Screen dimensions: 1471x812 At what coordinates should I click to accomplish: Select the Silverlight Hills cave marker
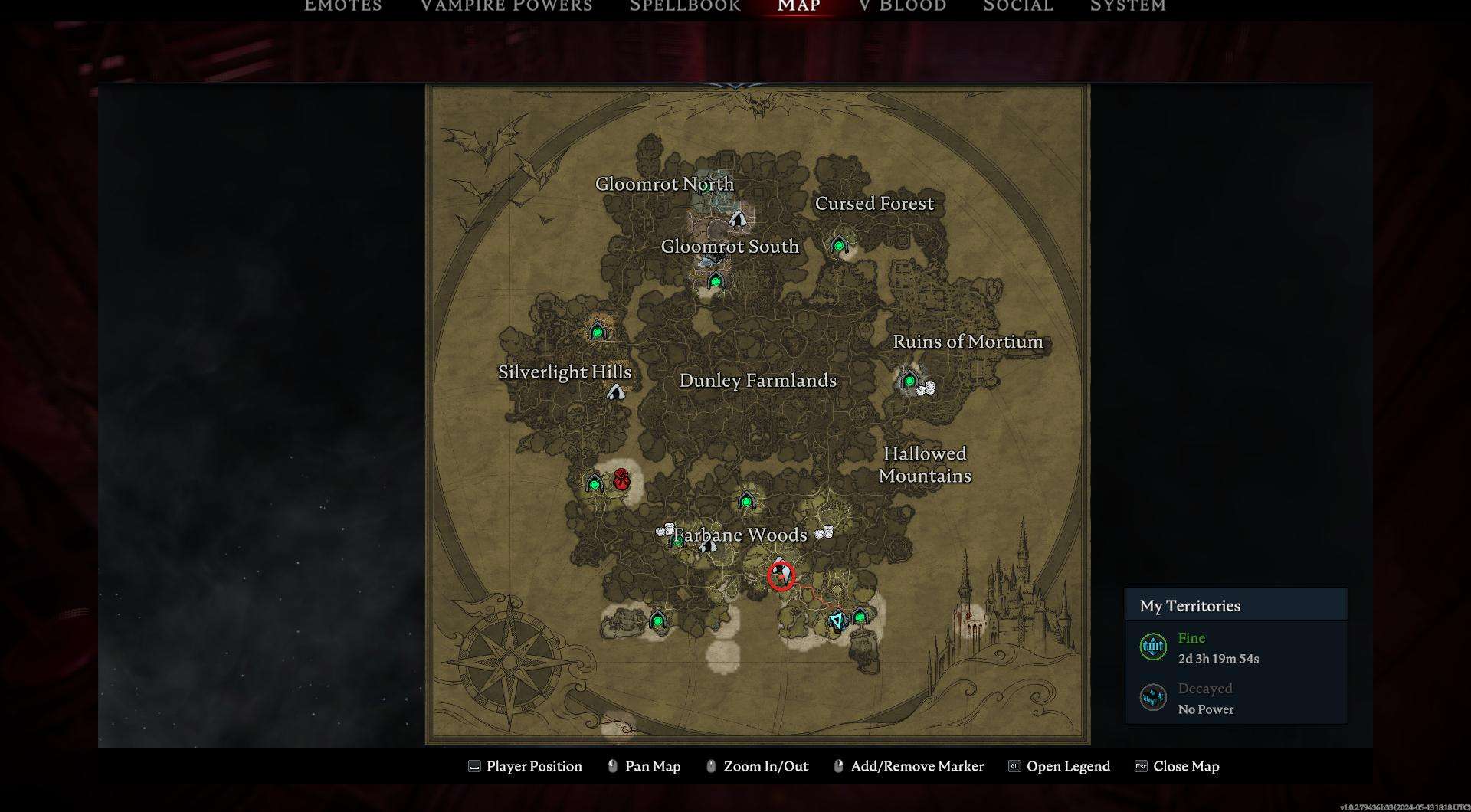(616, 392)
